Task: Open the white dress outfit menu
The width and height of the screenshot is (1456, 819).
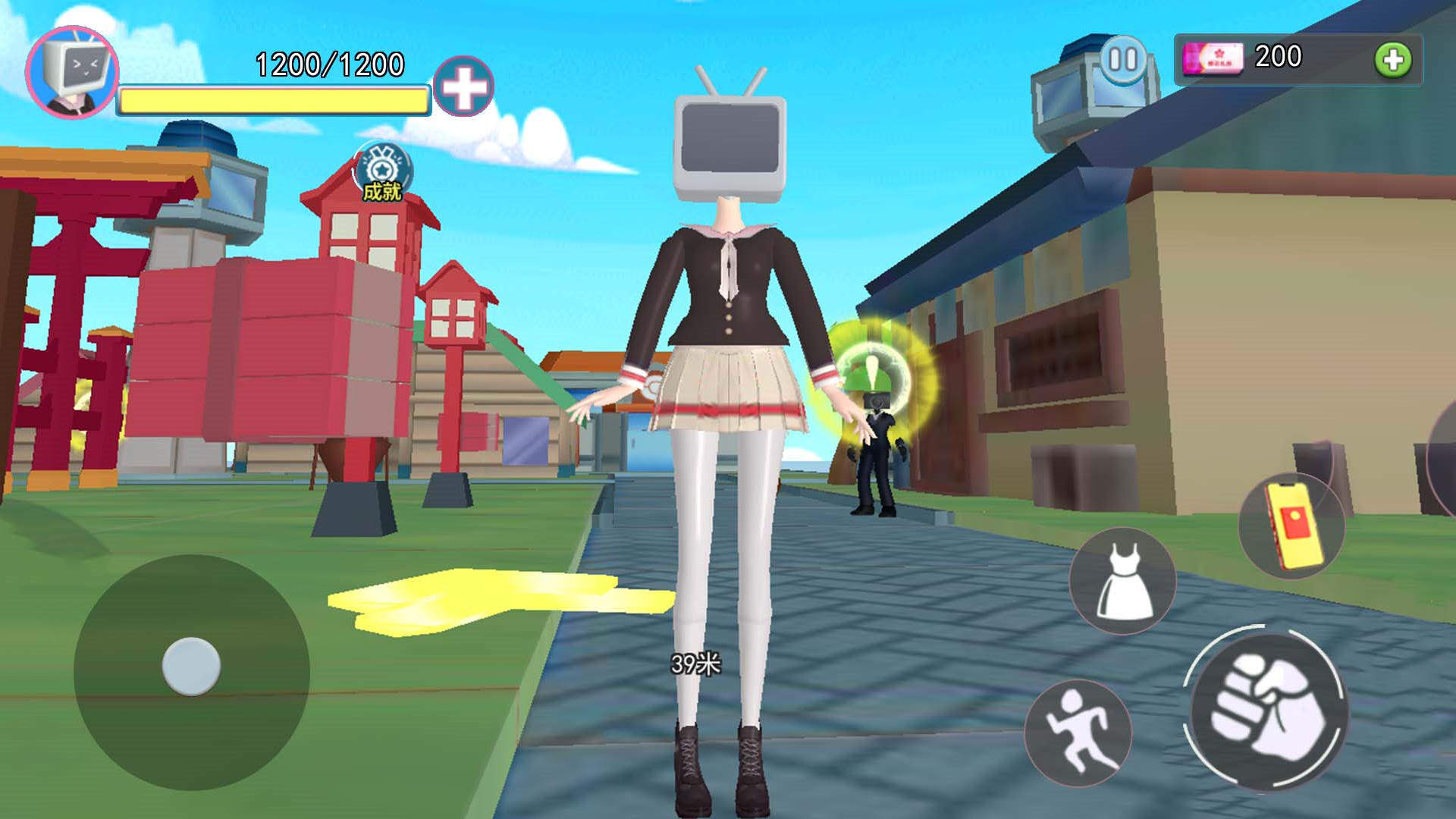Action: coord(1123,581)
